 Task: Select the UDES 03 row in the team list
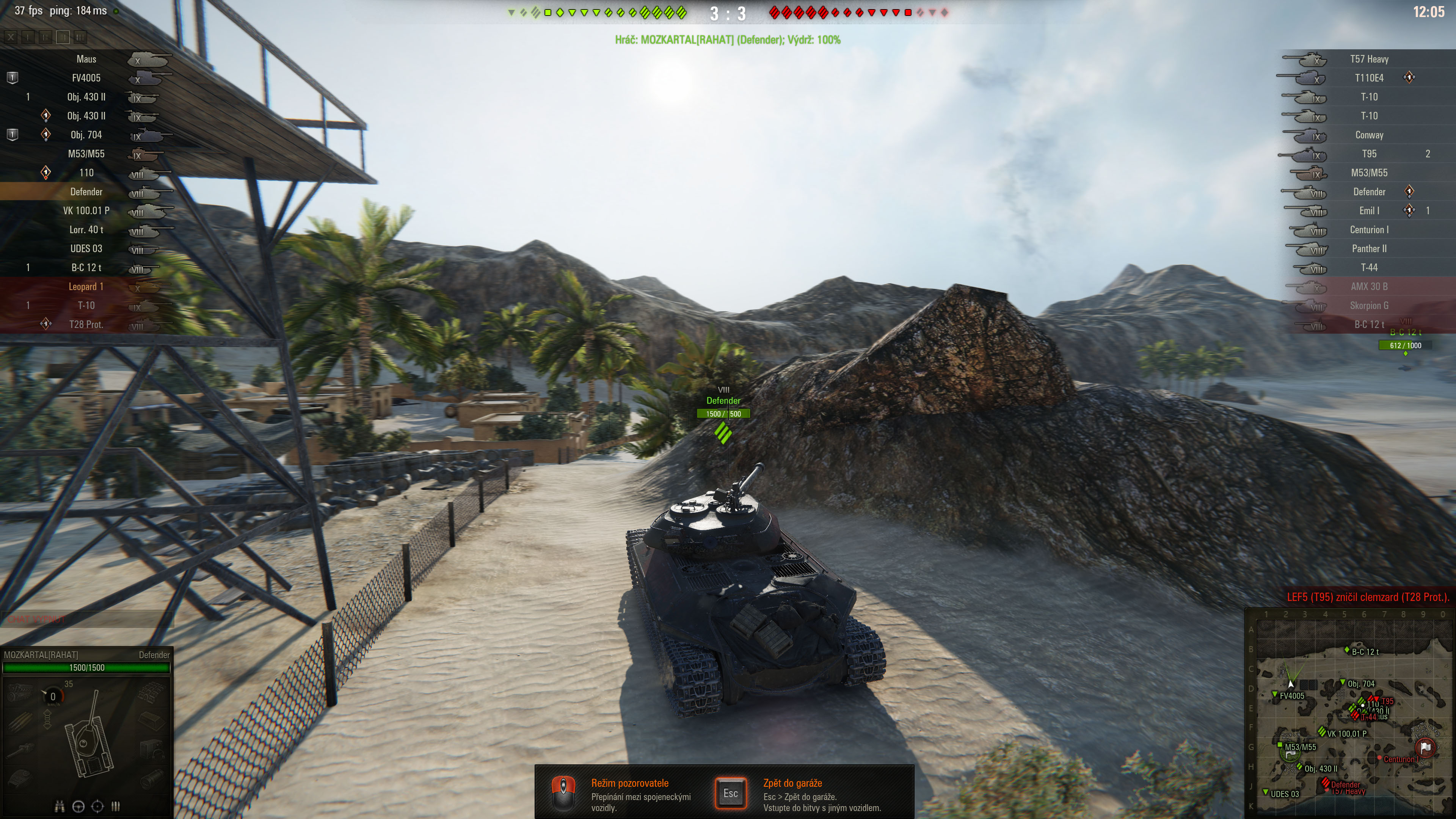[x=86, y=249]
